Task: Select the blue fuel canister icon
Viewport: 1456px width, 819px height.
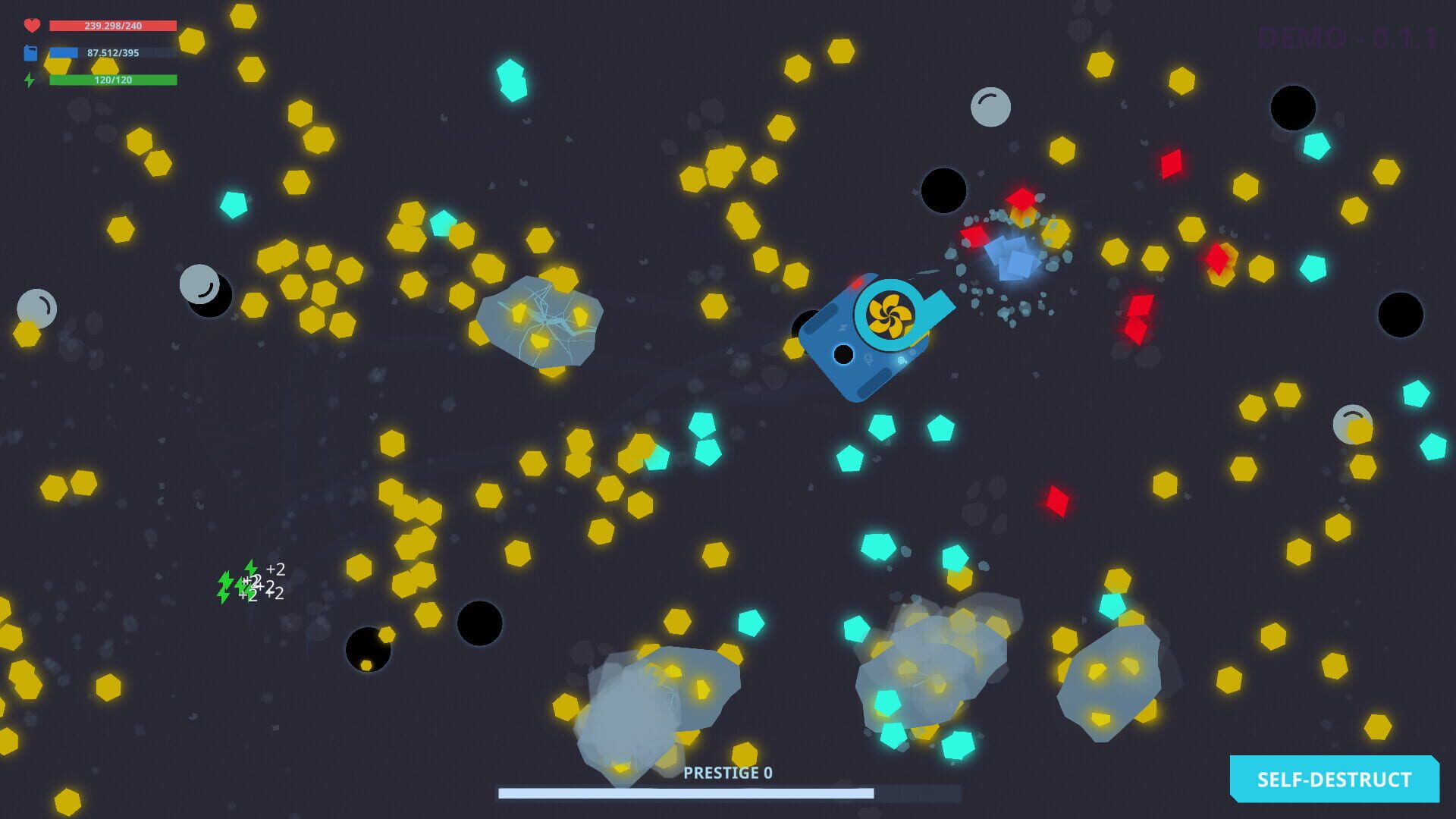Action: pyautogui.click(x=30, y=53)
